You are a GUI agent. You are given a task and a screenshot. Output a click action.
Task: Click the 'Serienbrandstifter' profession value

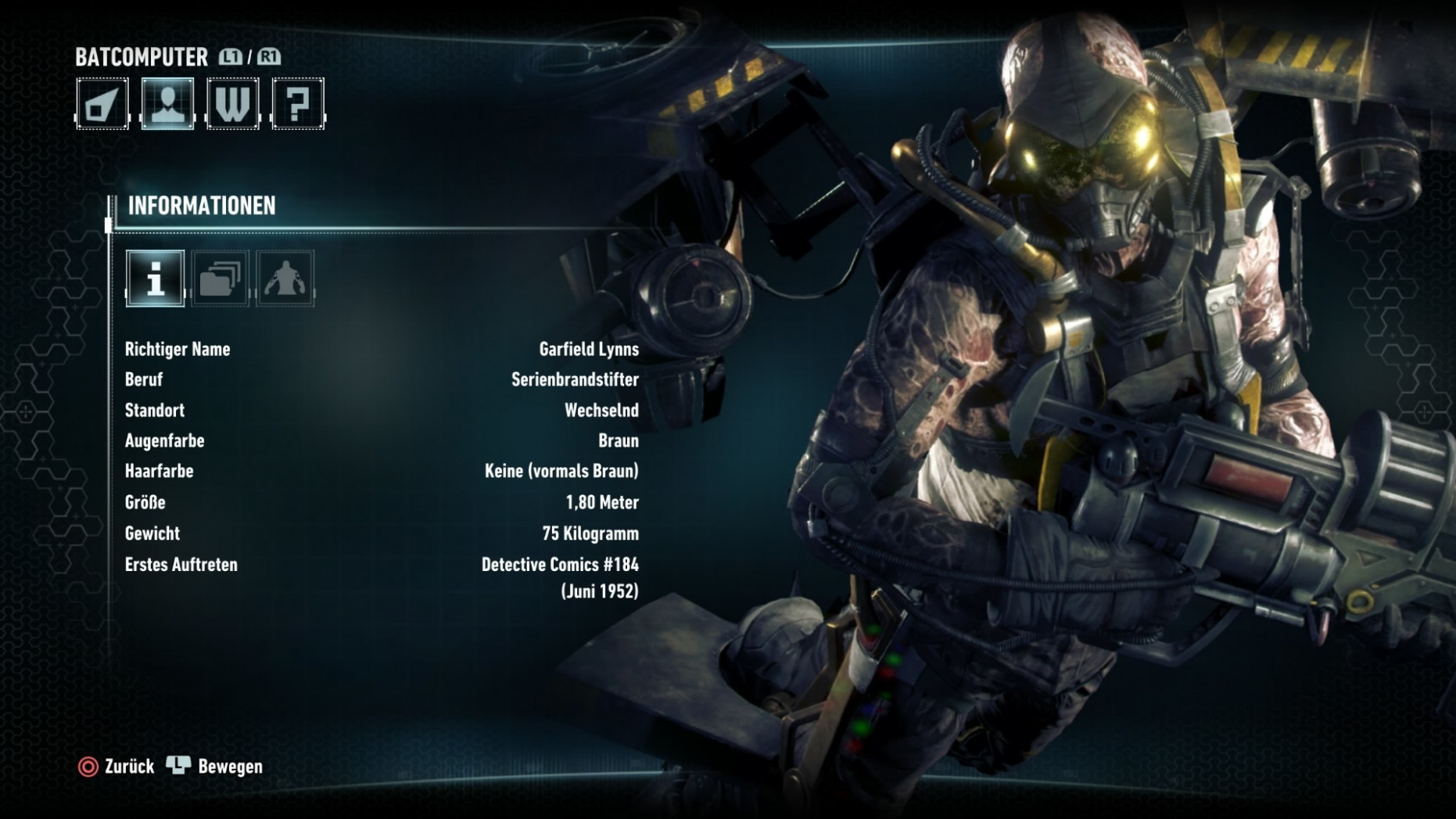pos(573,379)
